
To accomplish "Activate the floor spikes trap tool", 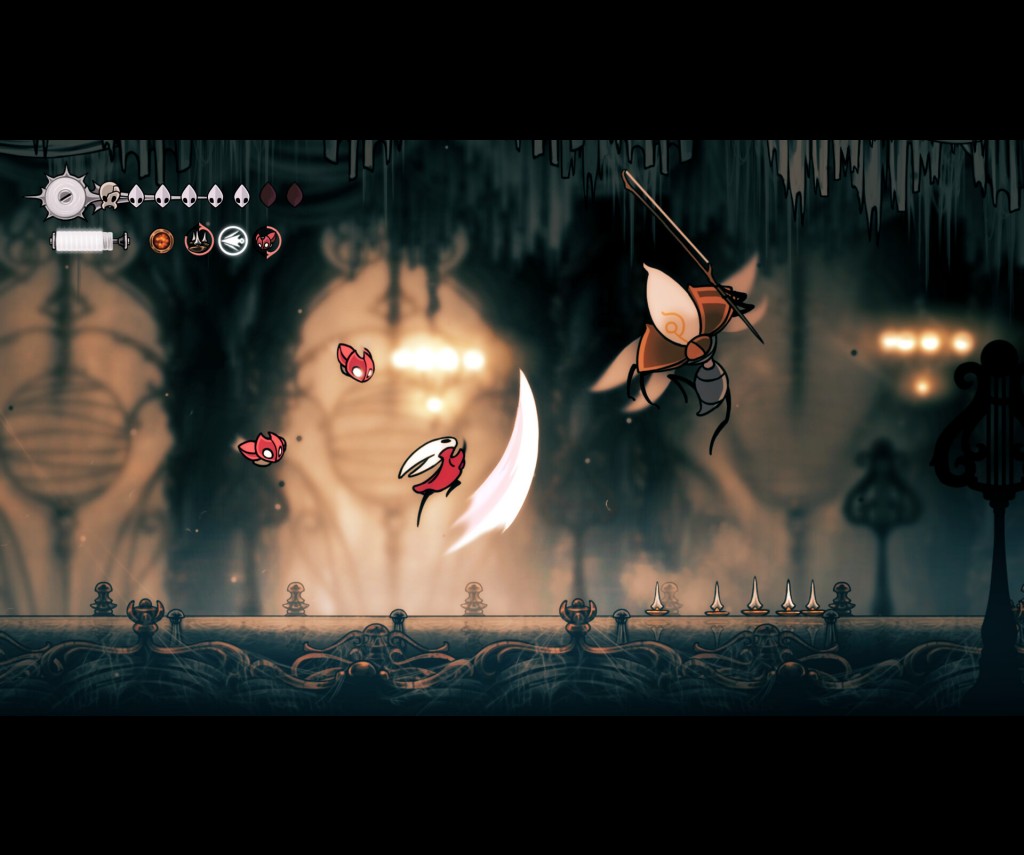I will (199, 241).
